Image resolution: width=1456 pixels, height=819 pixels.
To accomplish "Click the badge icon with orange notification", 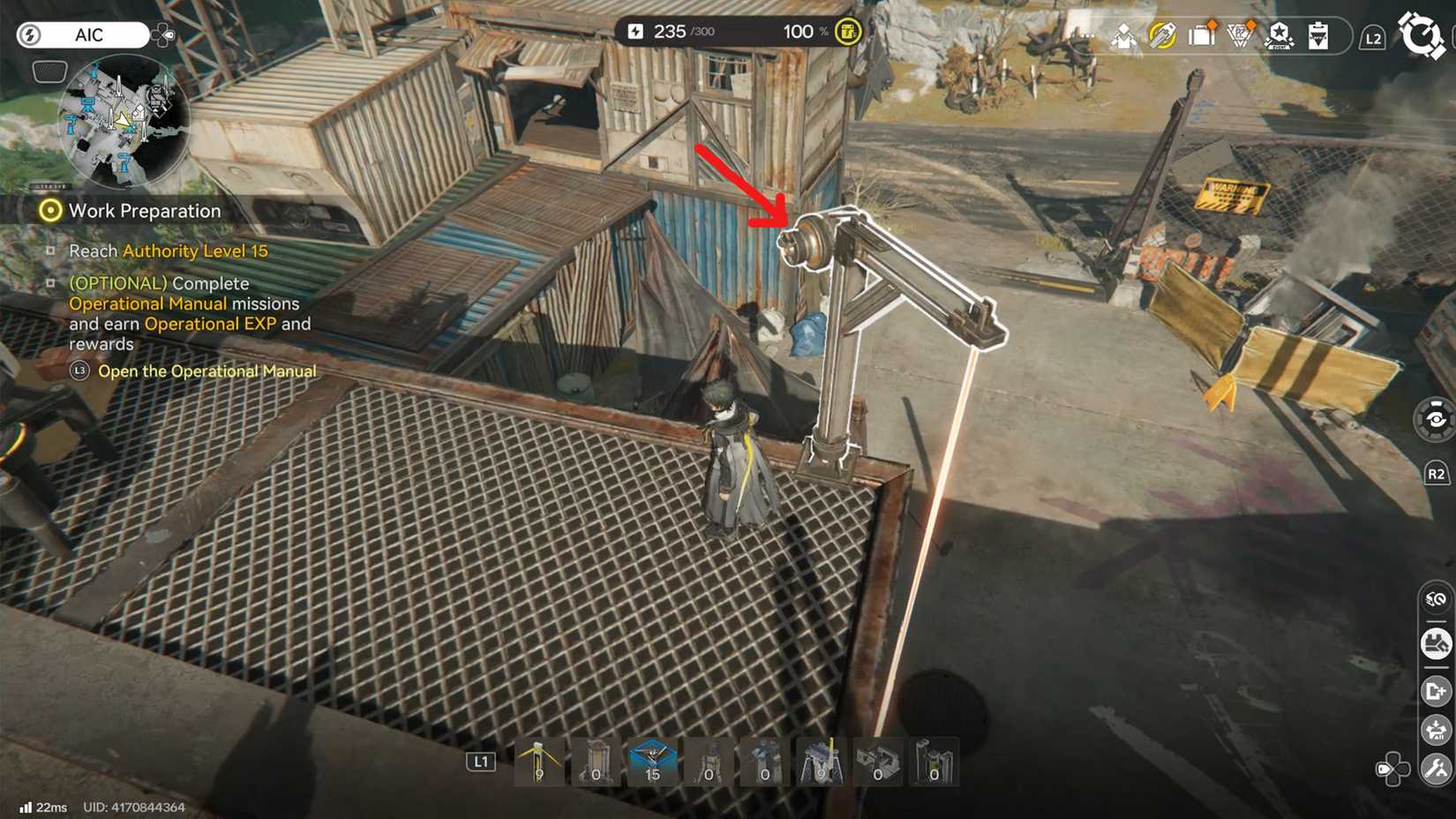I will pyautogui.click(x=1241, y=35).
